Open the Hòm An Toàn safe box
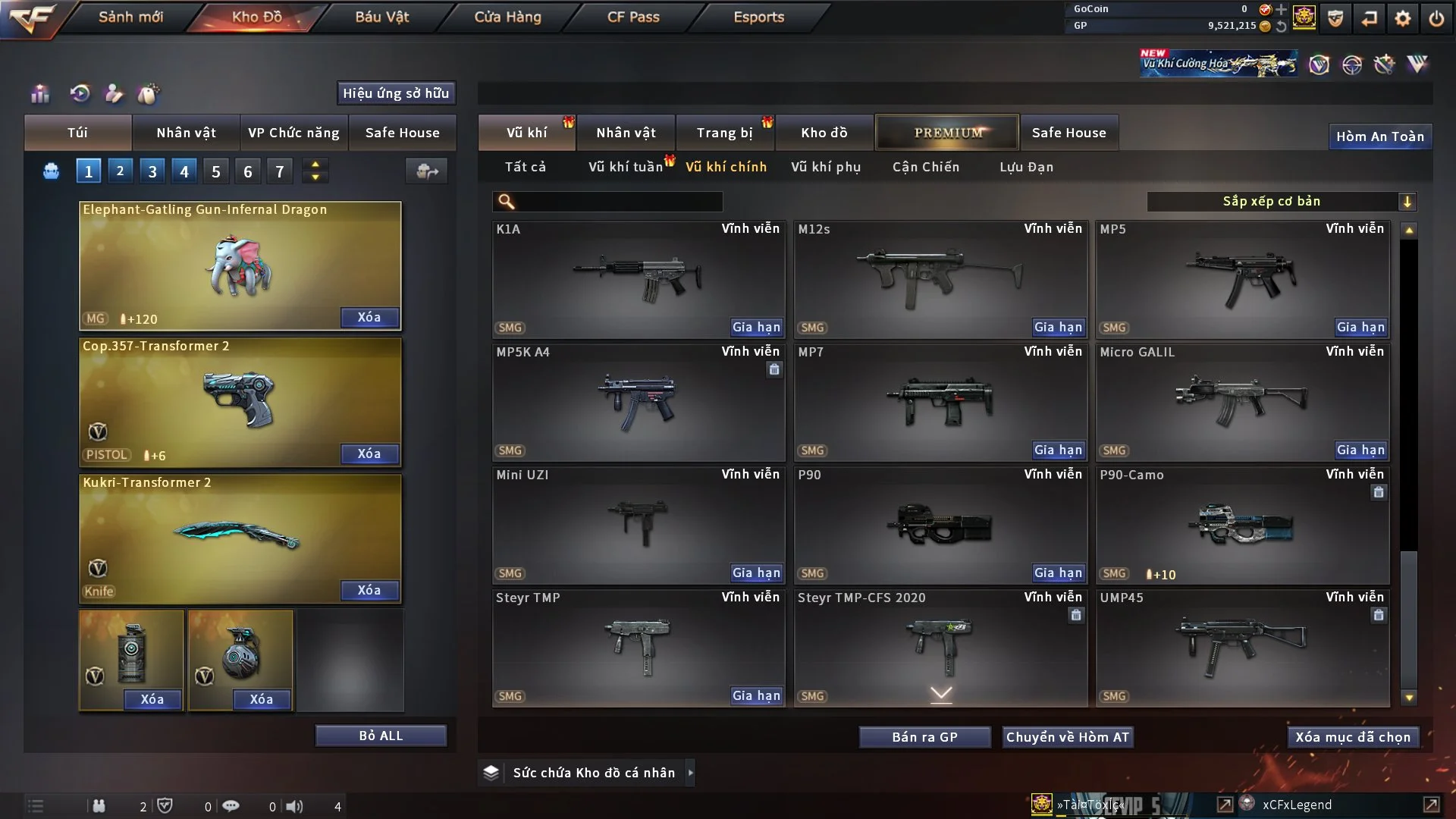The image size is (1456, 819). coord(1379,136)
